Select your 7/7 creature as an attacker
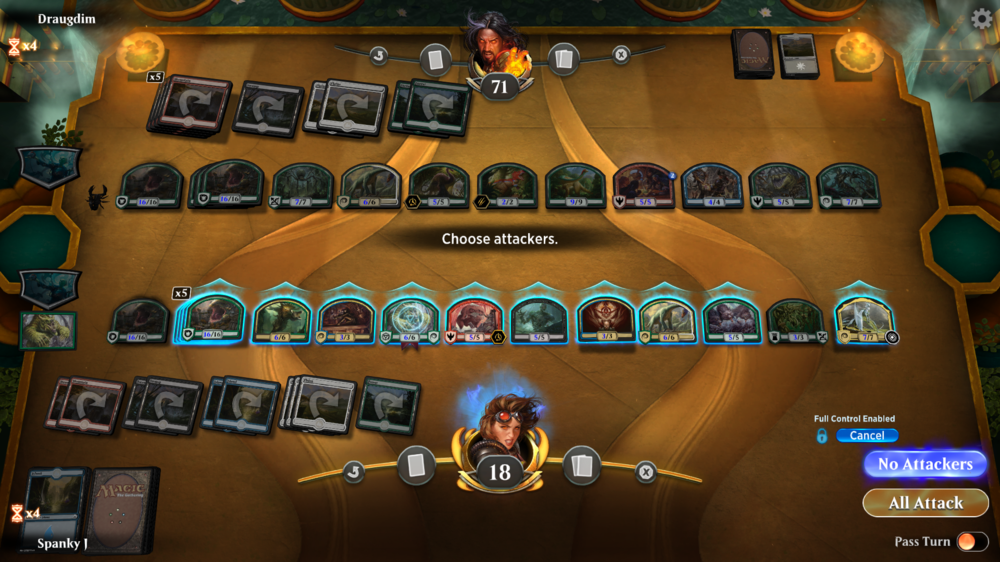The image size is (1000, 562). pos(863,319)
